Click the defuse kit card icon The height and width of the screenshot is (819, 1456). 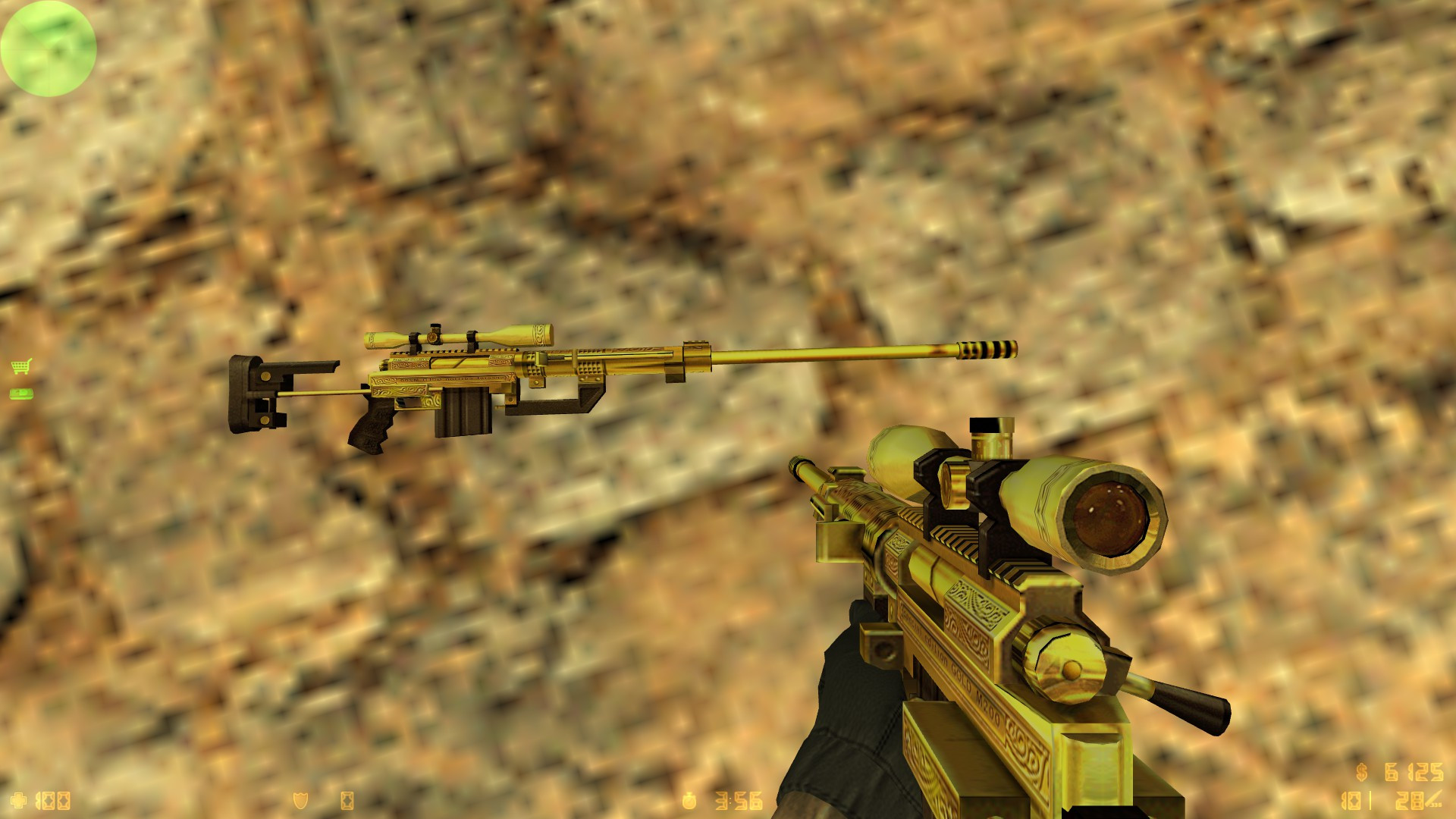coord(349,800)
